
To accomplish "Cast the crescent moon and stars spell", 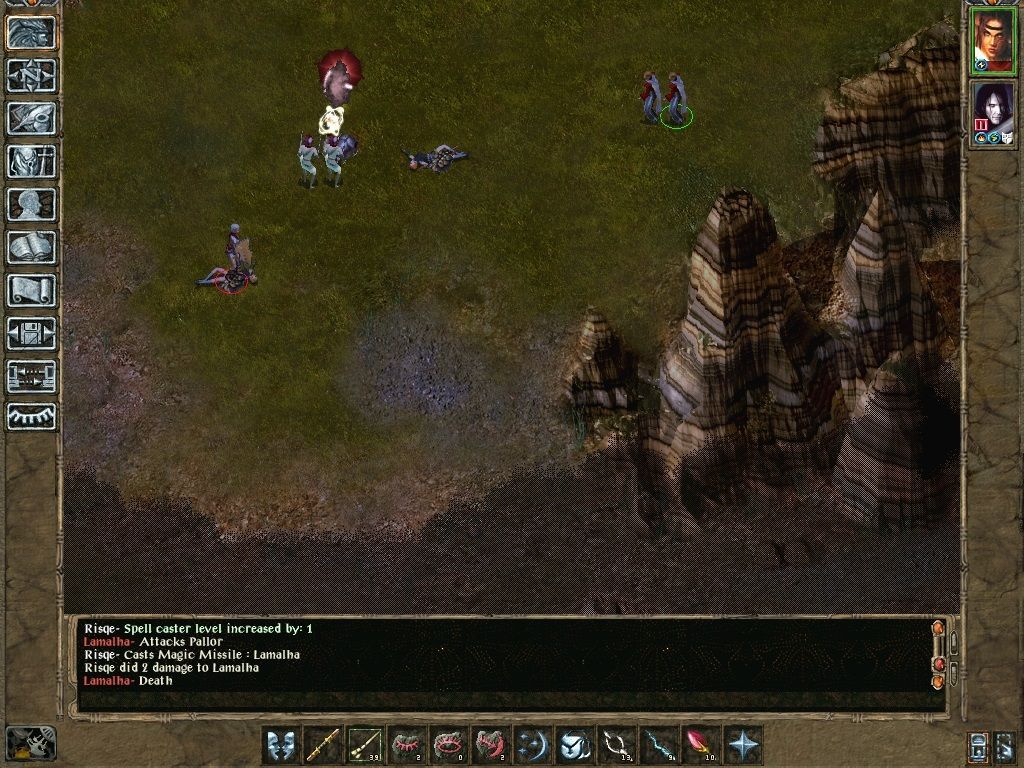I will point(534,745).
